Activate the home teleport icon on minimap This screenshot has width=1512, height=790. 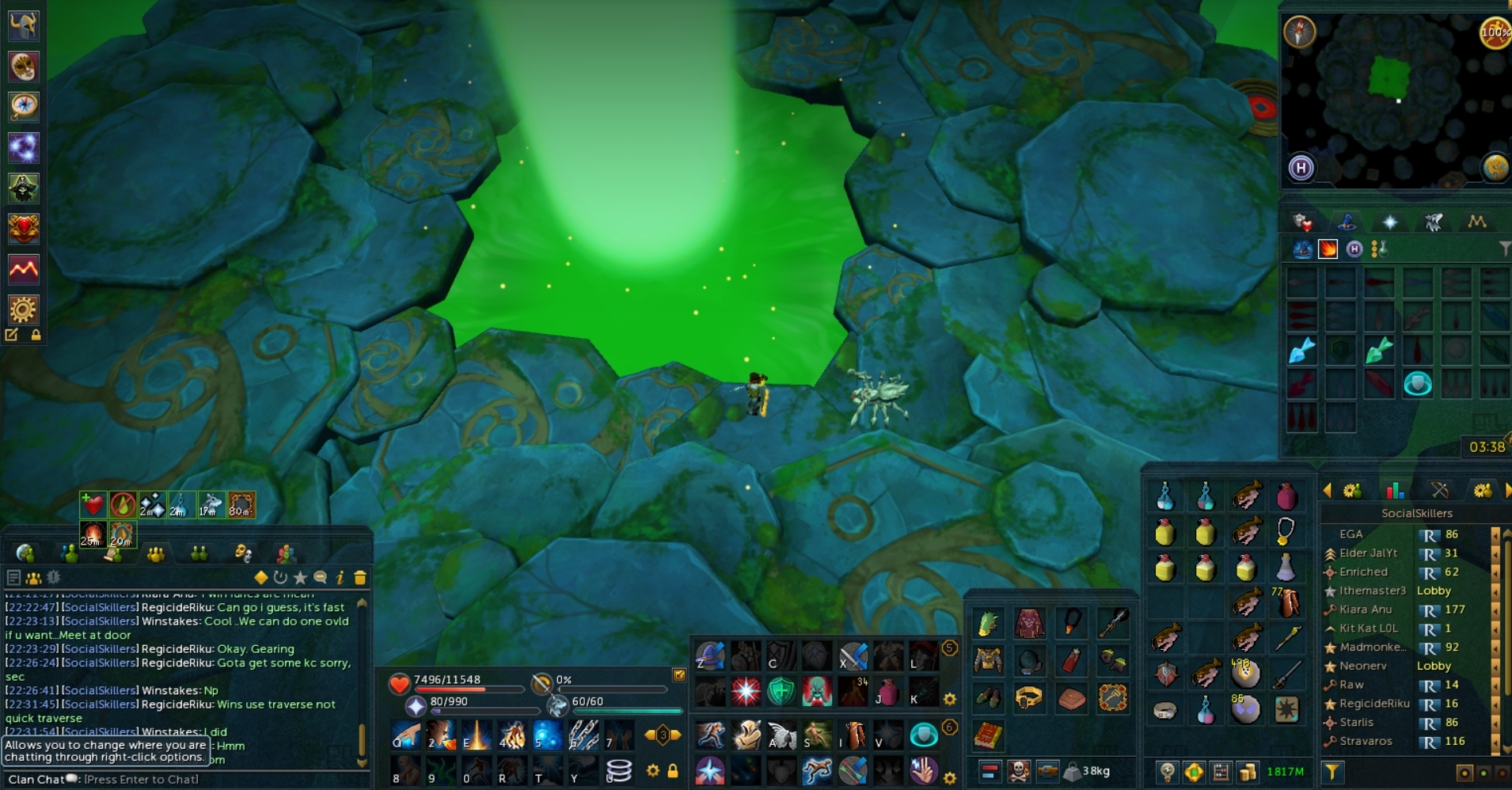click(x=1301, y=168)
